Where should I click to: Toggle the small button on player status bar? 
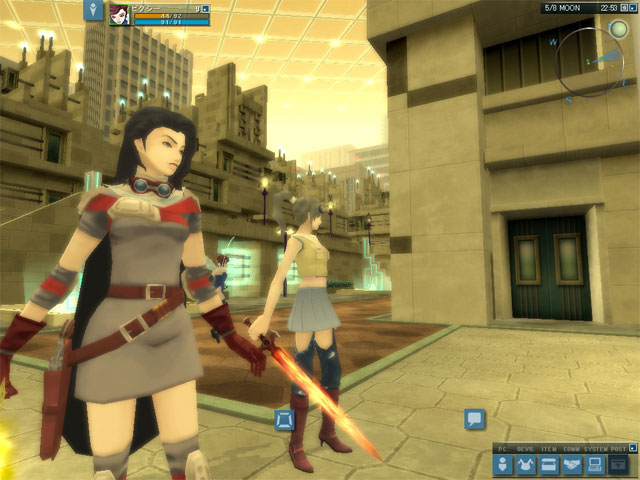(x=205, y=9)
